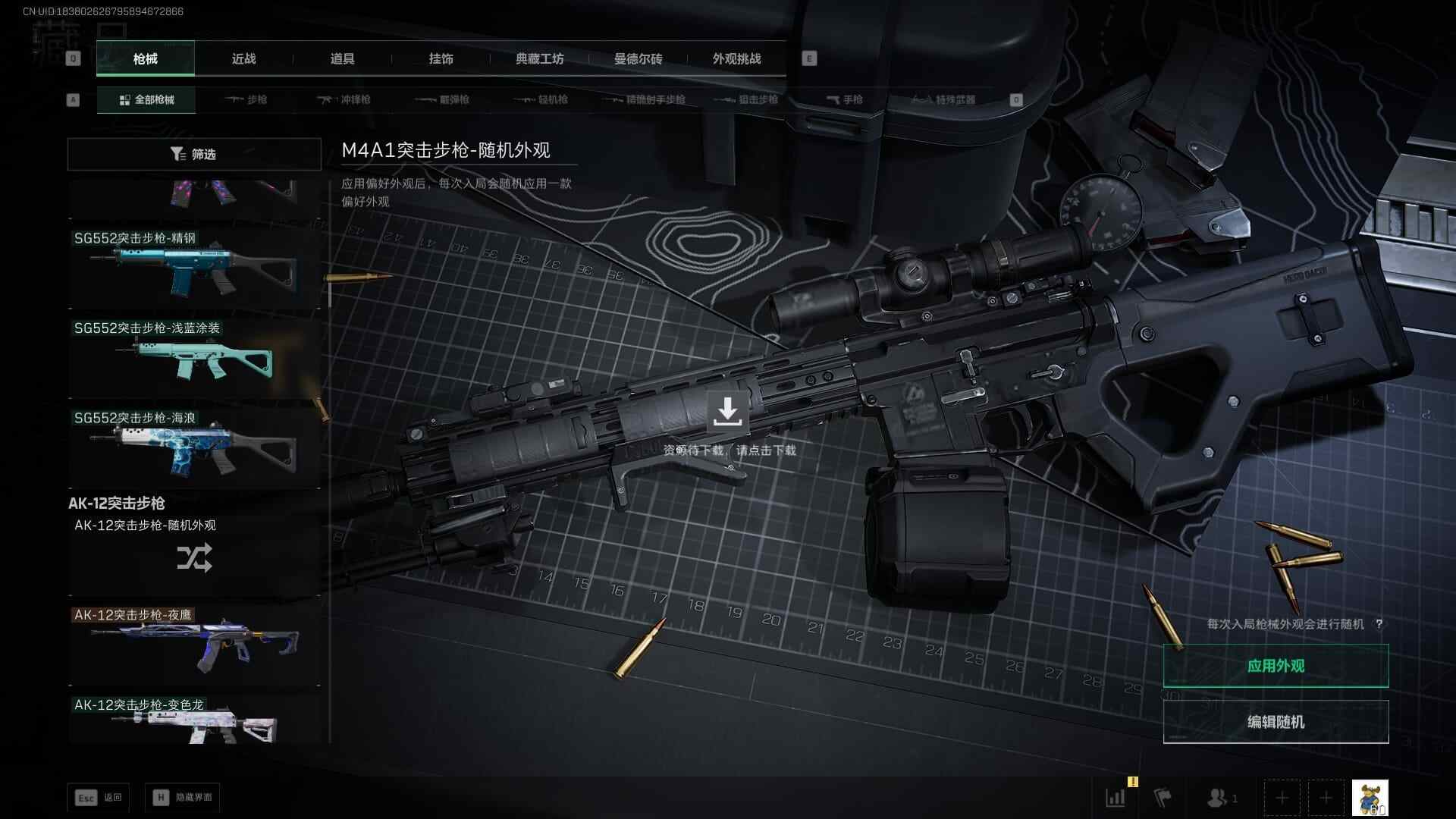This screenshot has height=819, width=1456.
Task: Open the player avatar in the bottom bar
Action: [1370, 798]
